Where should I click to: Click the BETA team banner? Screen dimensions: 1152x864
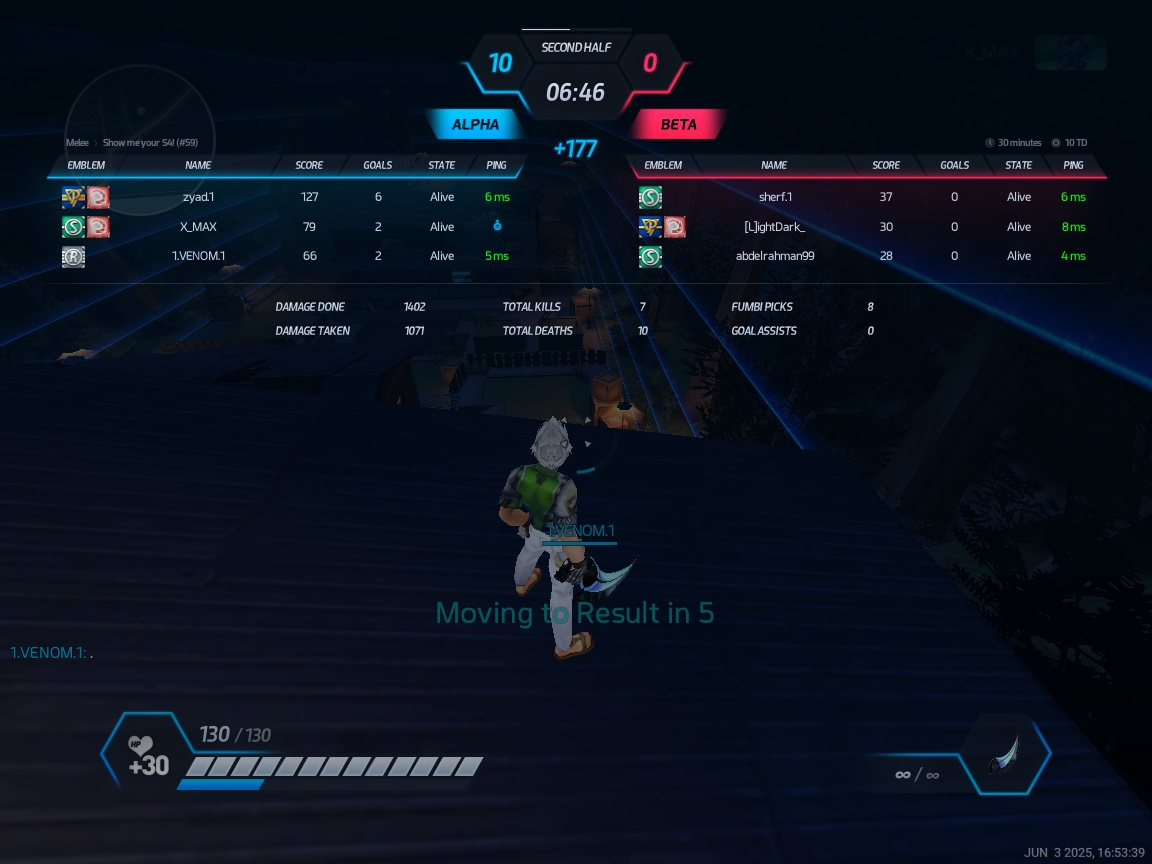[678, 125]
